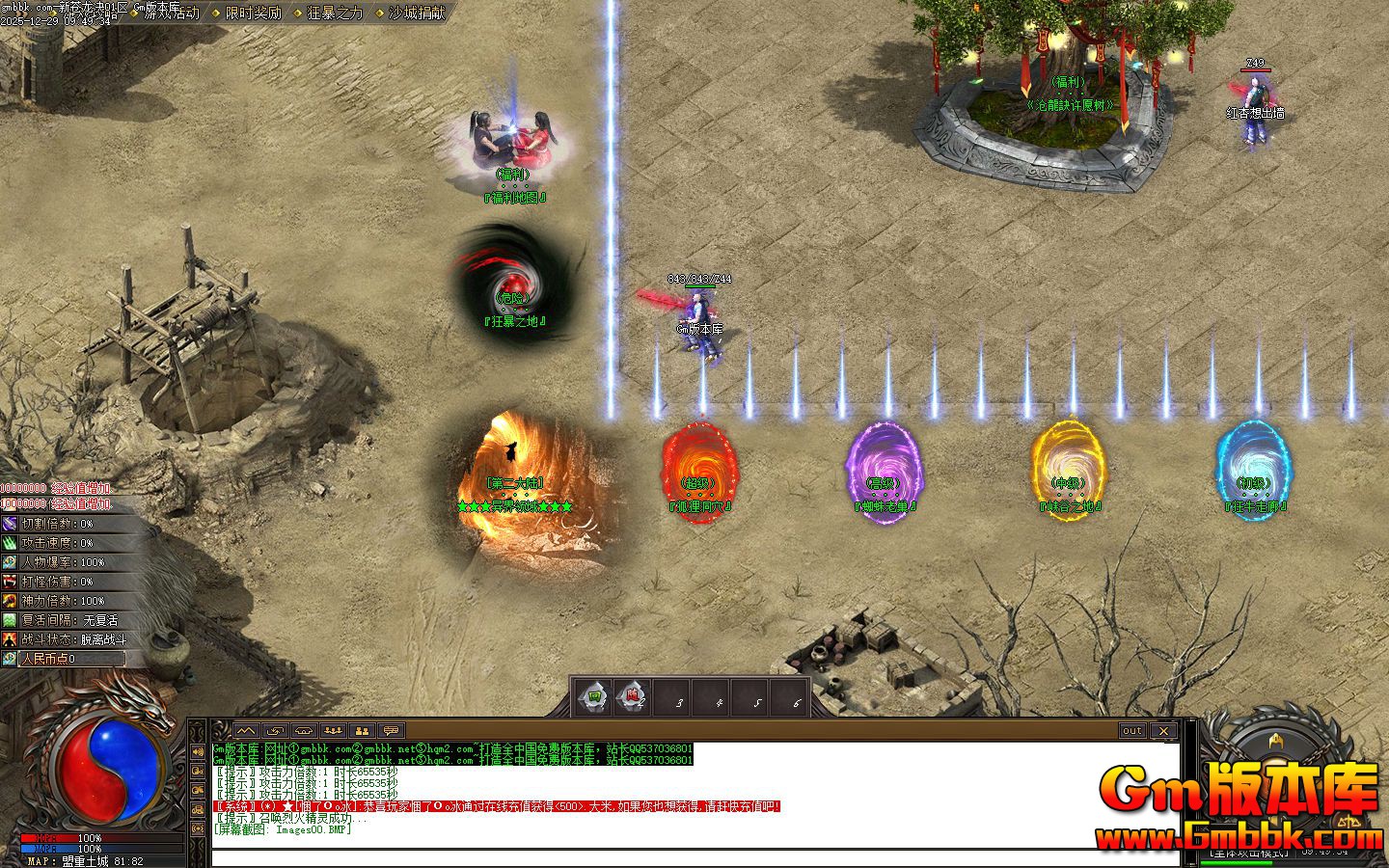Click the 全体攻击模式 attack mode label
1389x868 pixels.
[1248, 852]
